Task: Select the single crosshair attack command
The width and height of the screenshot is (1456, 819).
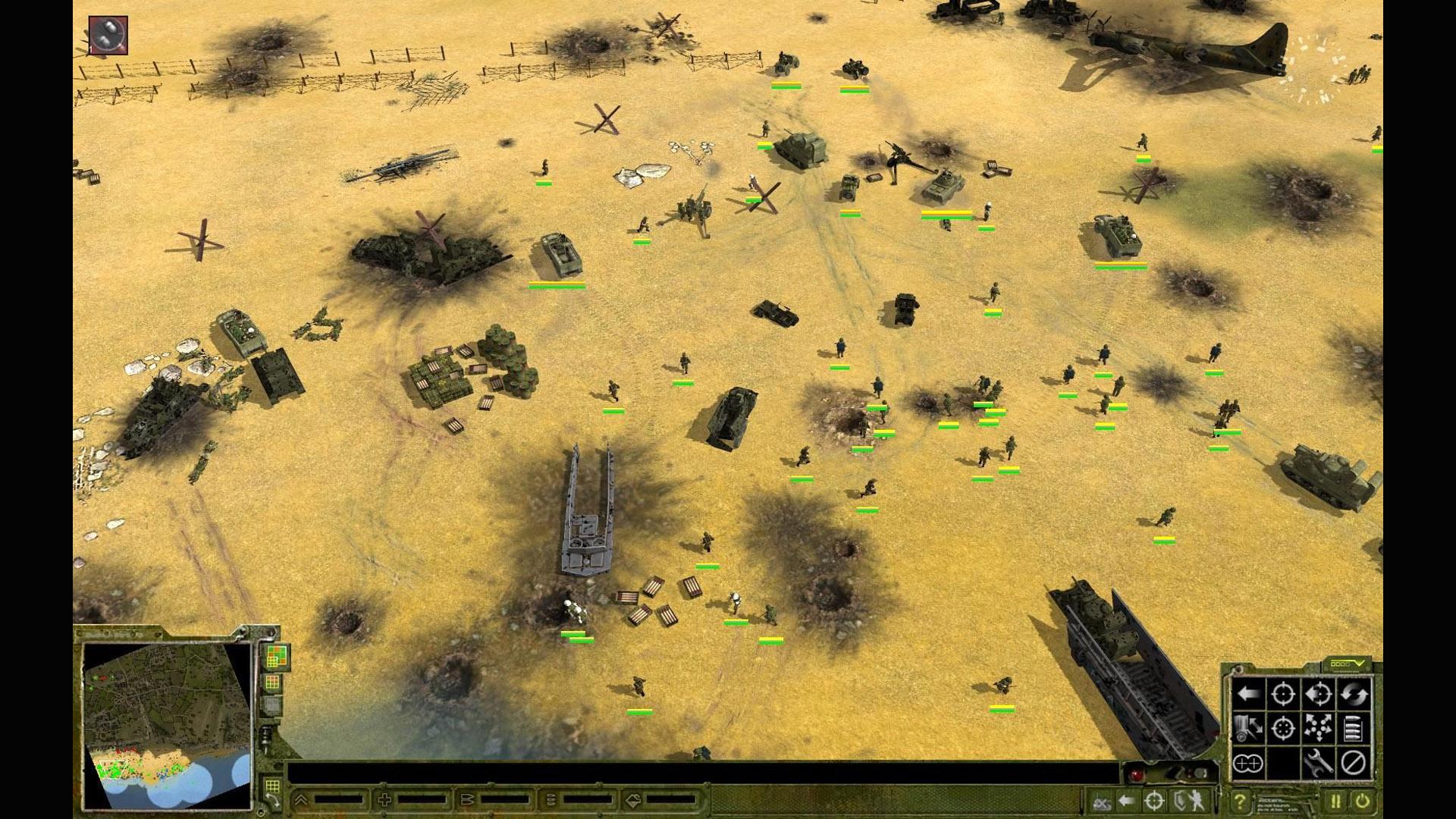Action: point(1283,693)
